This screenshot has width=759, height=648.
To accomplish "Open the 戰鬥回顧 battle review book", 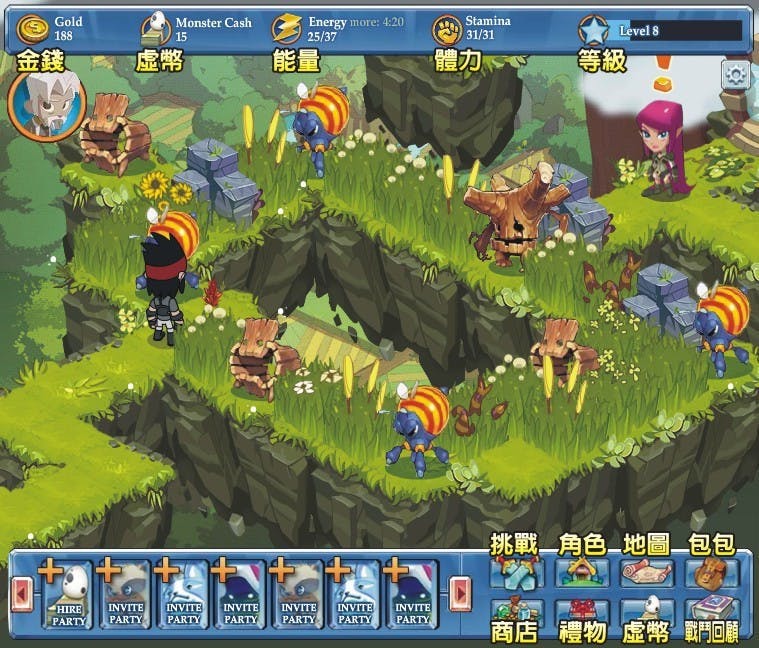I will (x=712, y=612).
